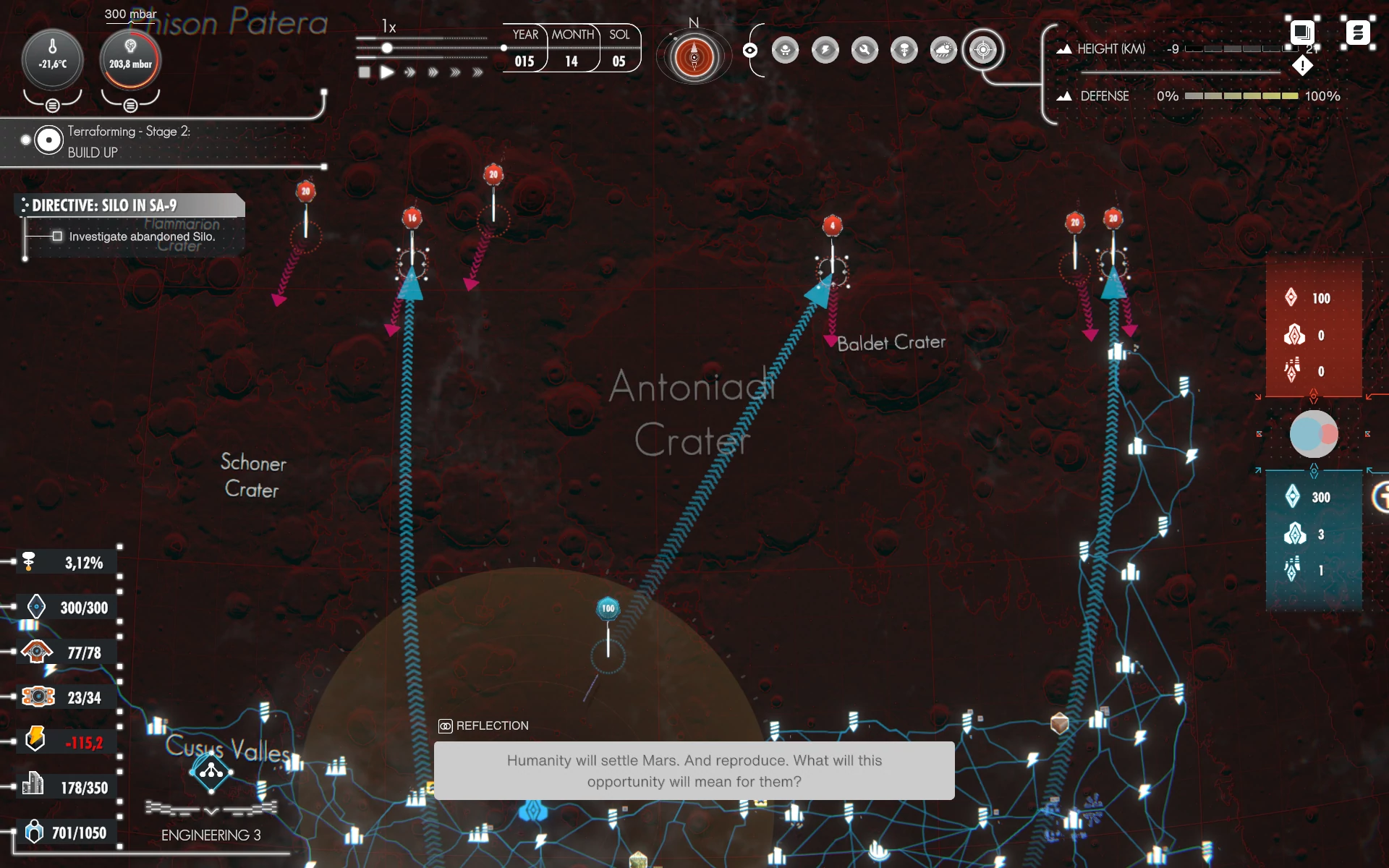The image size is (1389, 868).
Task: Select the lightning bolt energy overlay
Action: (x=825, y=50)
